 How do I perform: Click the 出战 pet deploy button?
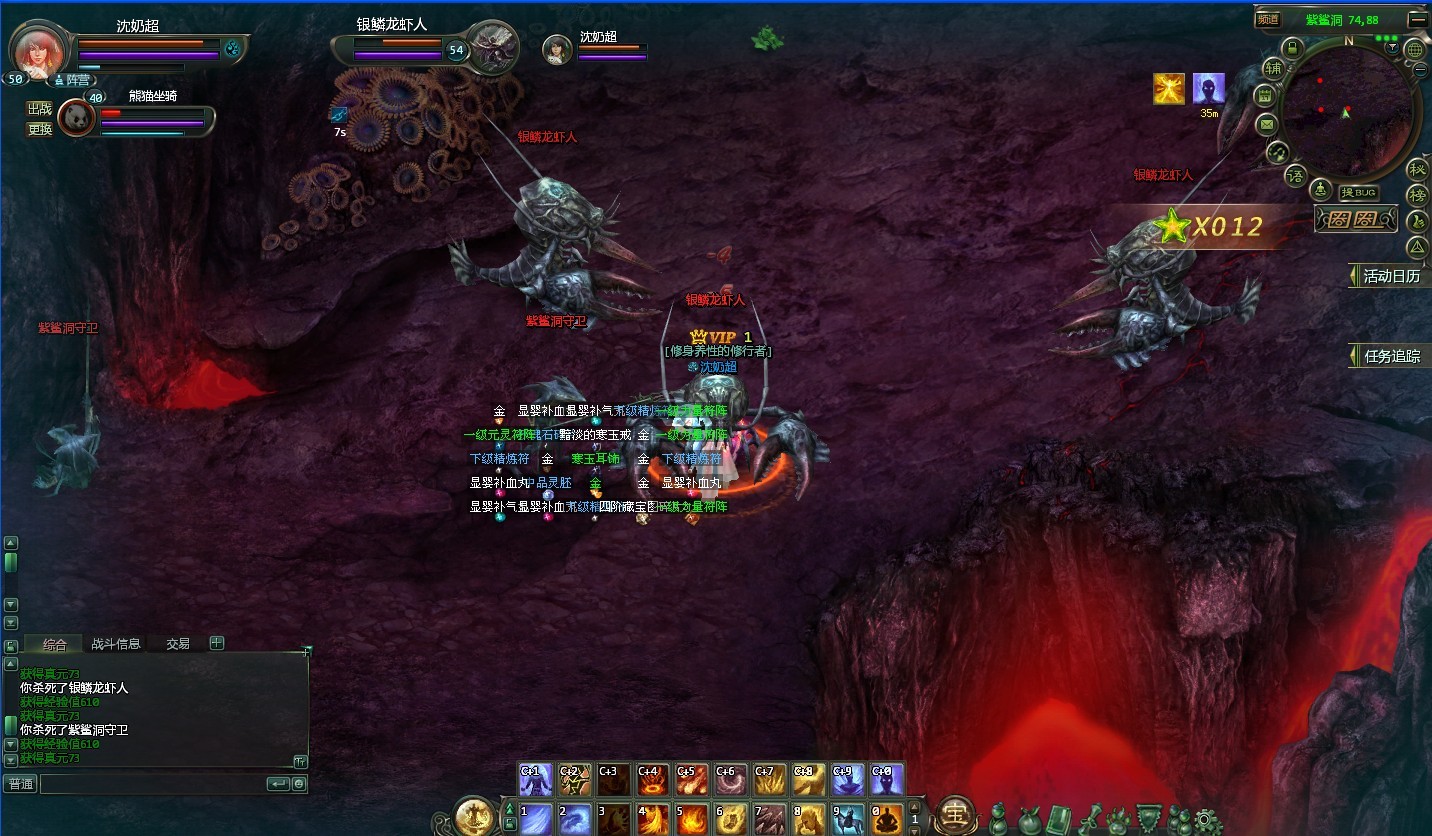[39, 109]
